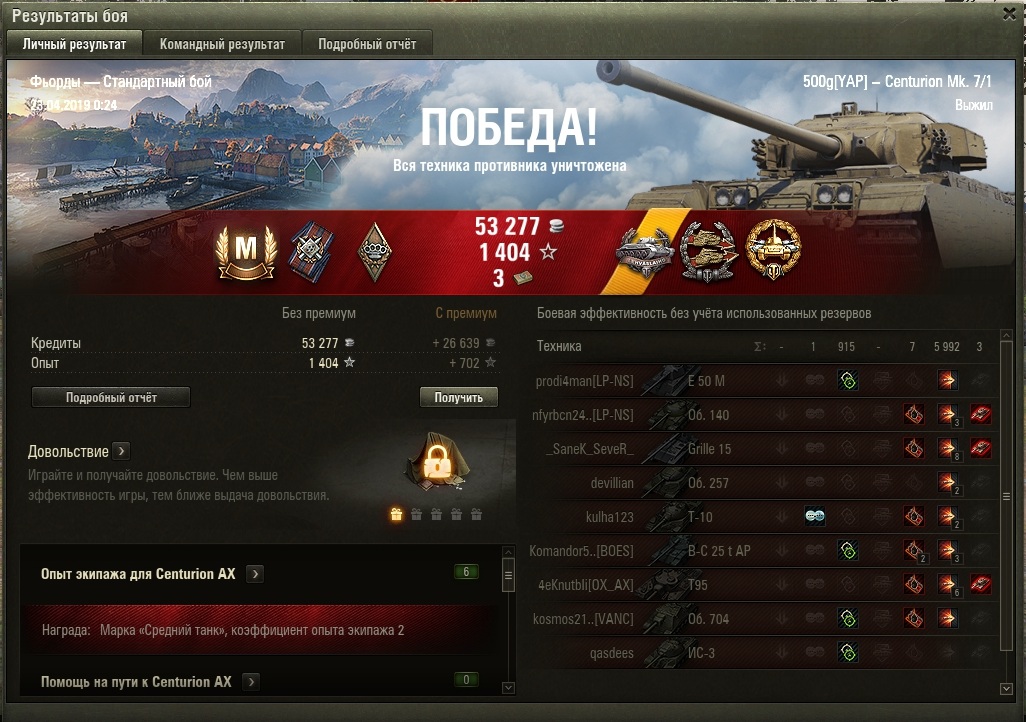Screen dimensions: 1026x722
Task: Claim premium bonus with Получить button
Action: (x=458, y=397)
